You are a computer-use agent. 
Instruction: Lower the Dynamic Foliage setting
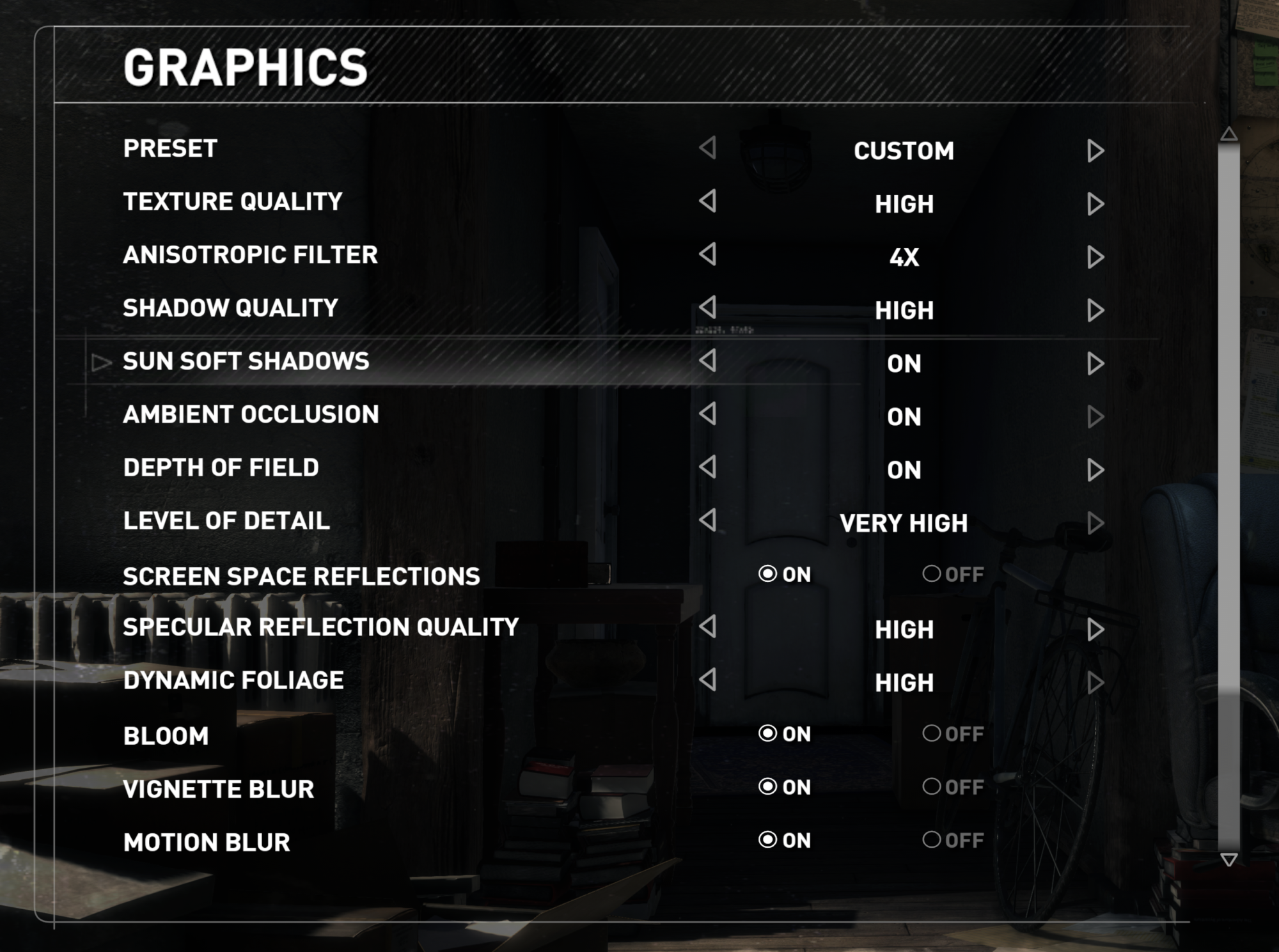pyautogui.click(x=707, y=680)
